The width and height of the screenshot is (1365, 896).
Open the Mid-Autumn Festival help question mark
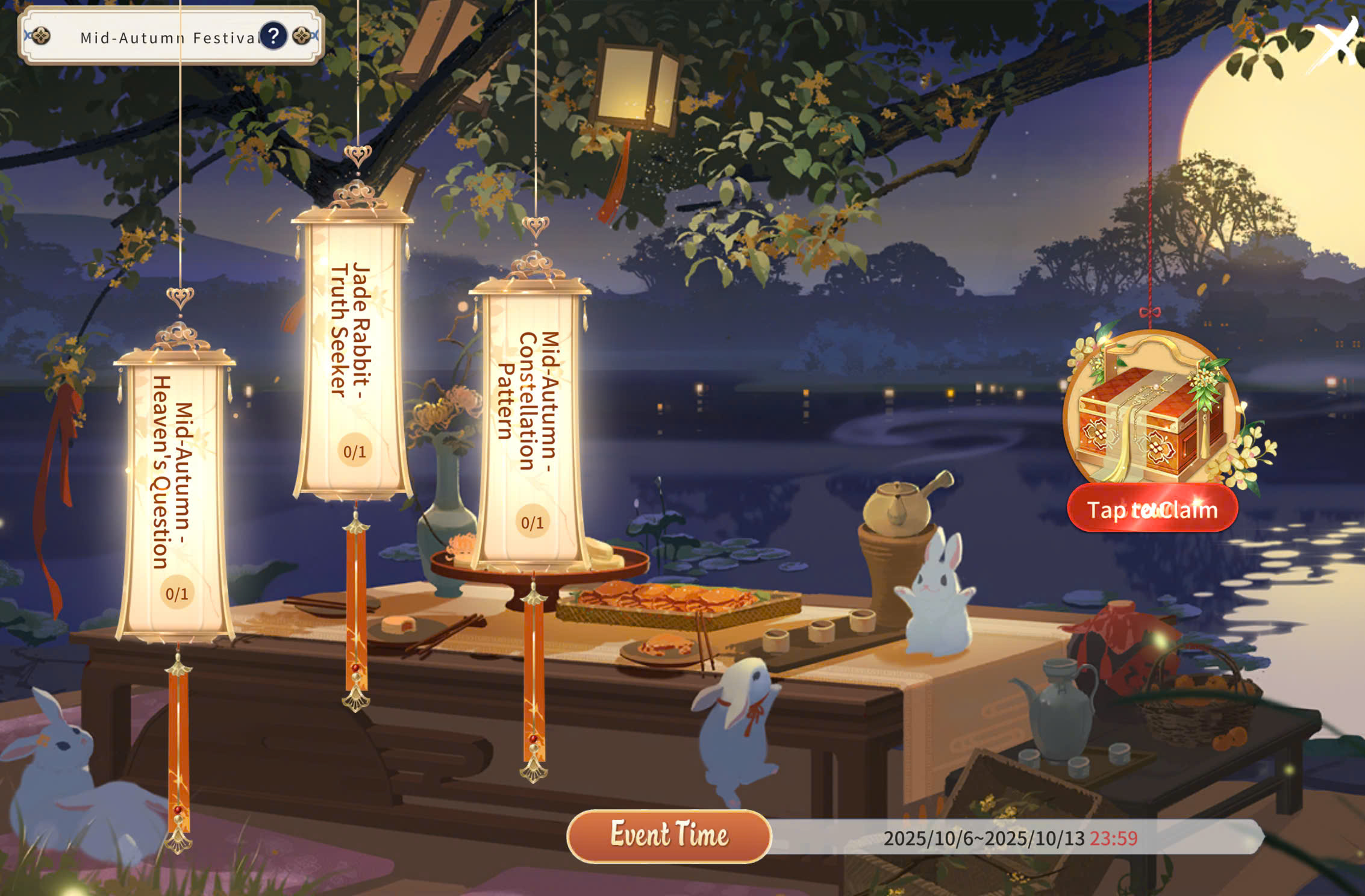coord(273,36)
